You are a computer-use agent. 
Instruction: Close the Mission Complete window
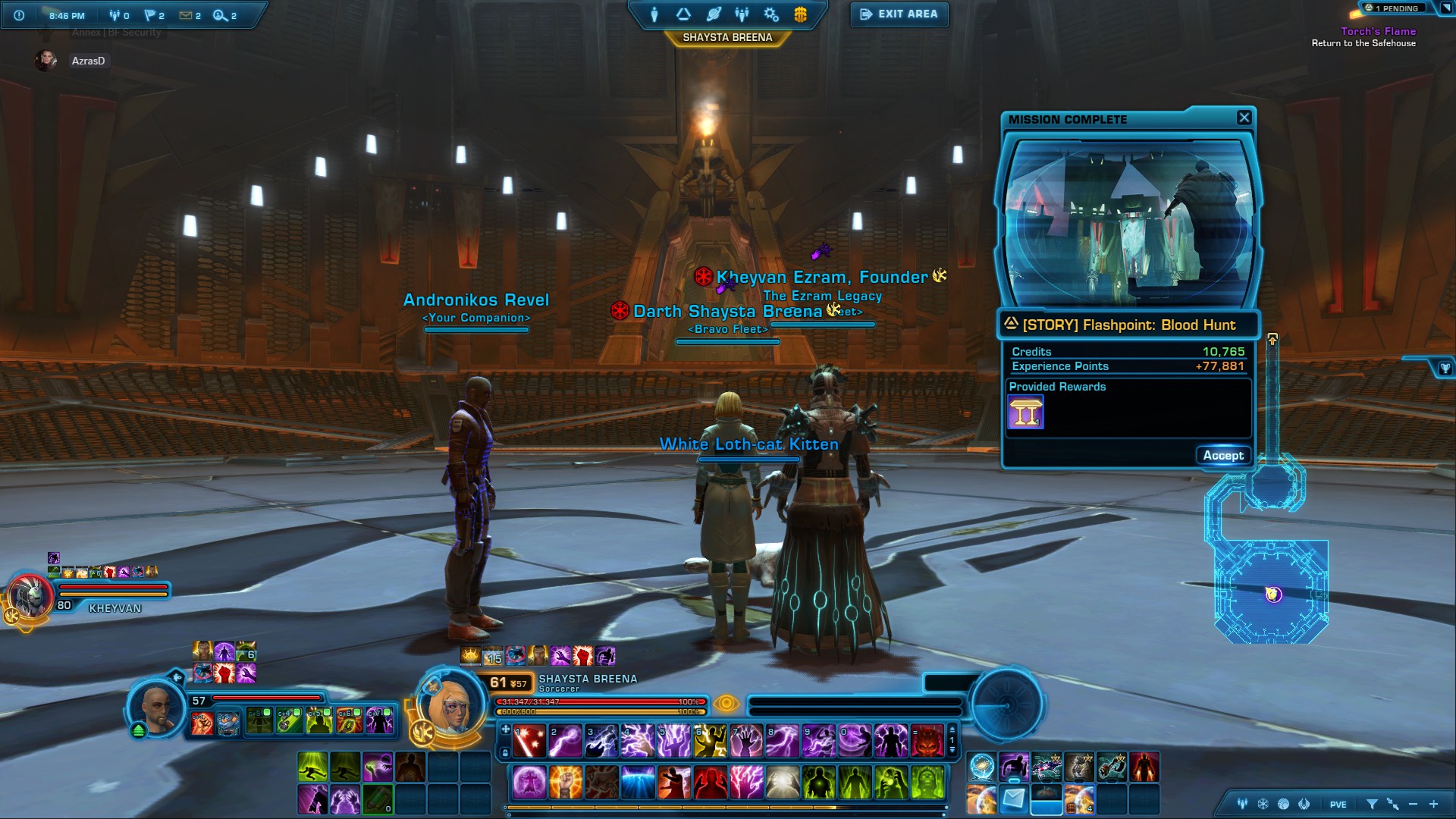pyautogui.click(x=1244, y=118)
